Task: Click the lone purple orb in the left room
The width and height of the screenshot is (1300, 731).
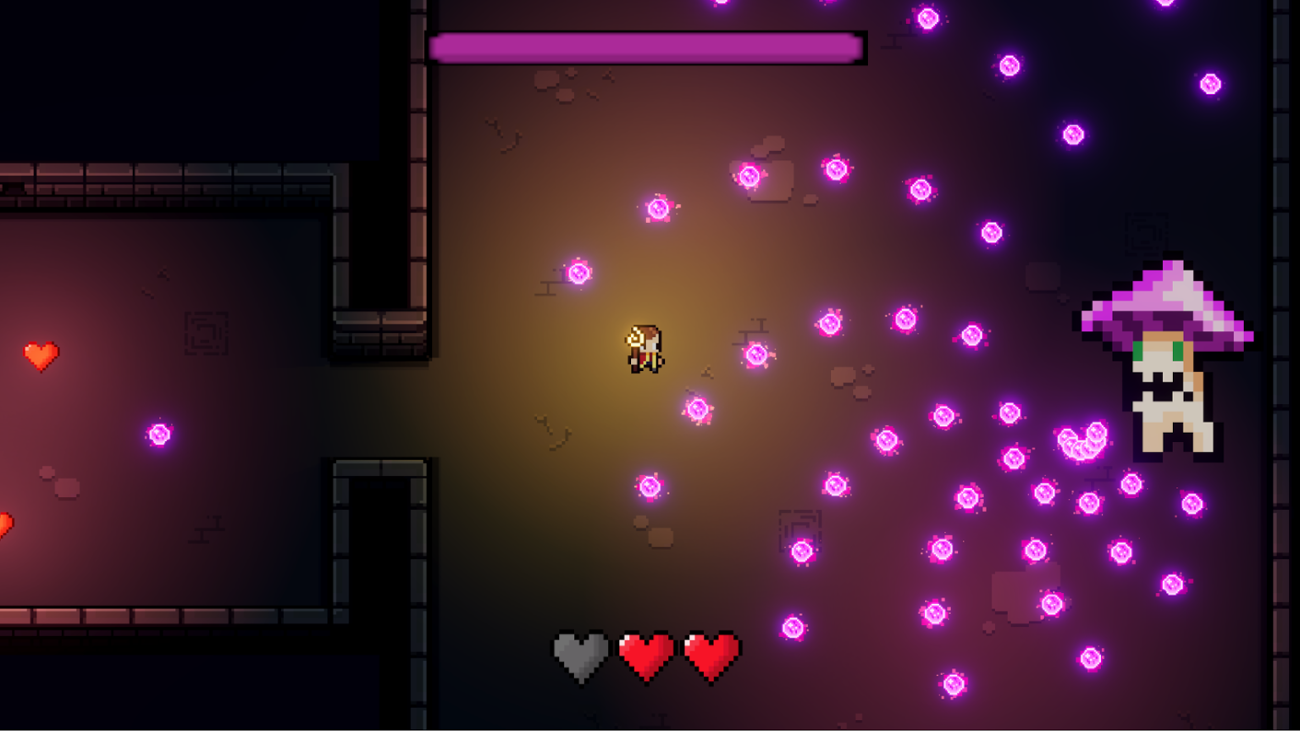Action: click(x=158, y=435)
